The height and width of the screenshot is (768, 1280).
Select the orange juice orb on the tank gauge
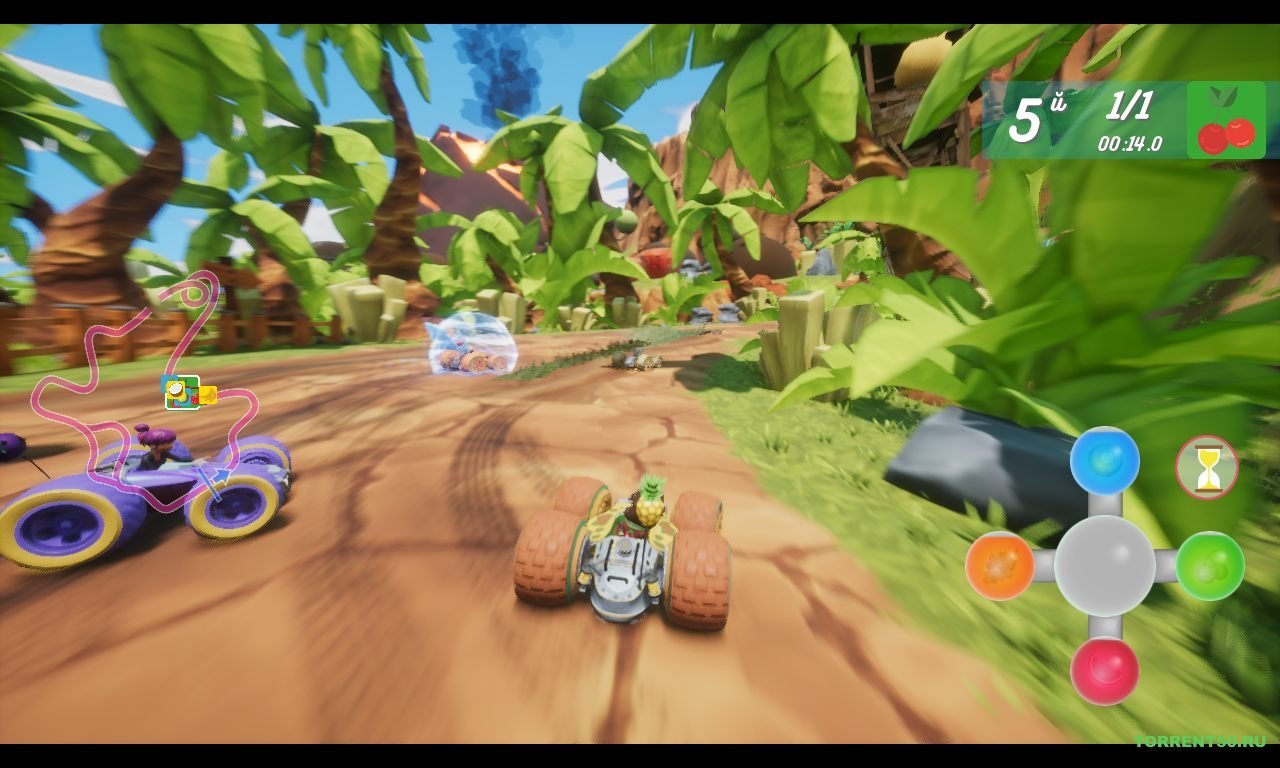(1000, 568)
